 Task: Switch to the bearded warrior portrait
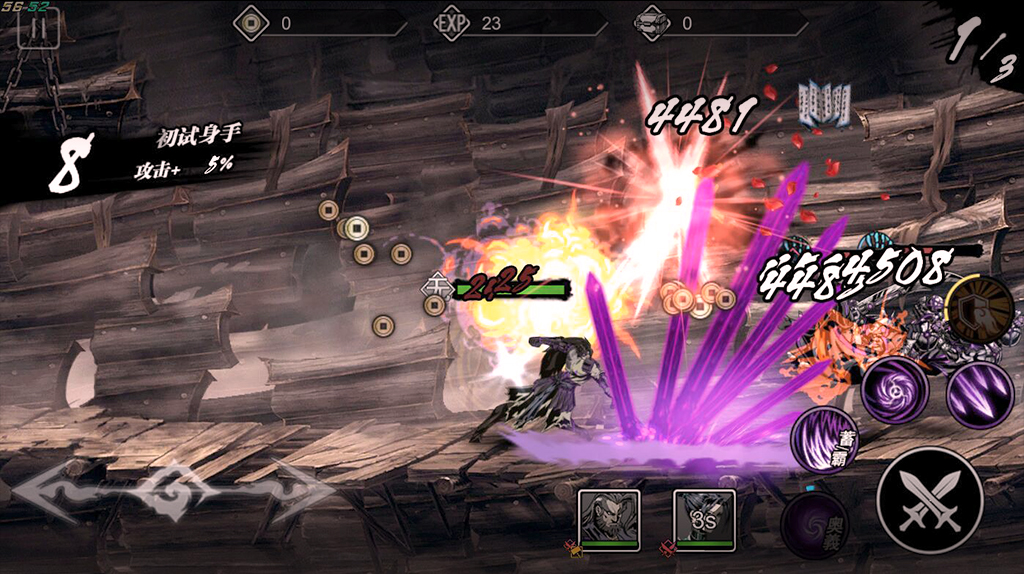point(609,519)
